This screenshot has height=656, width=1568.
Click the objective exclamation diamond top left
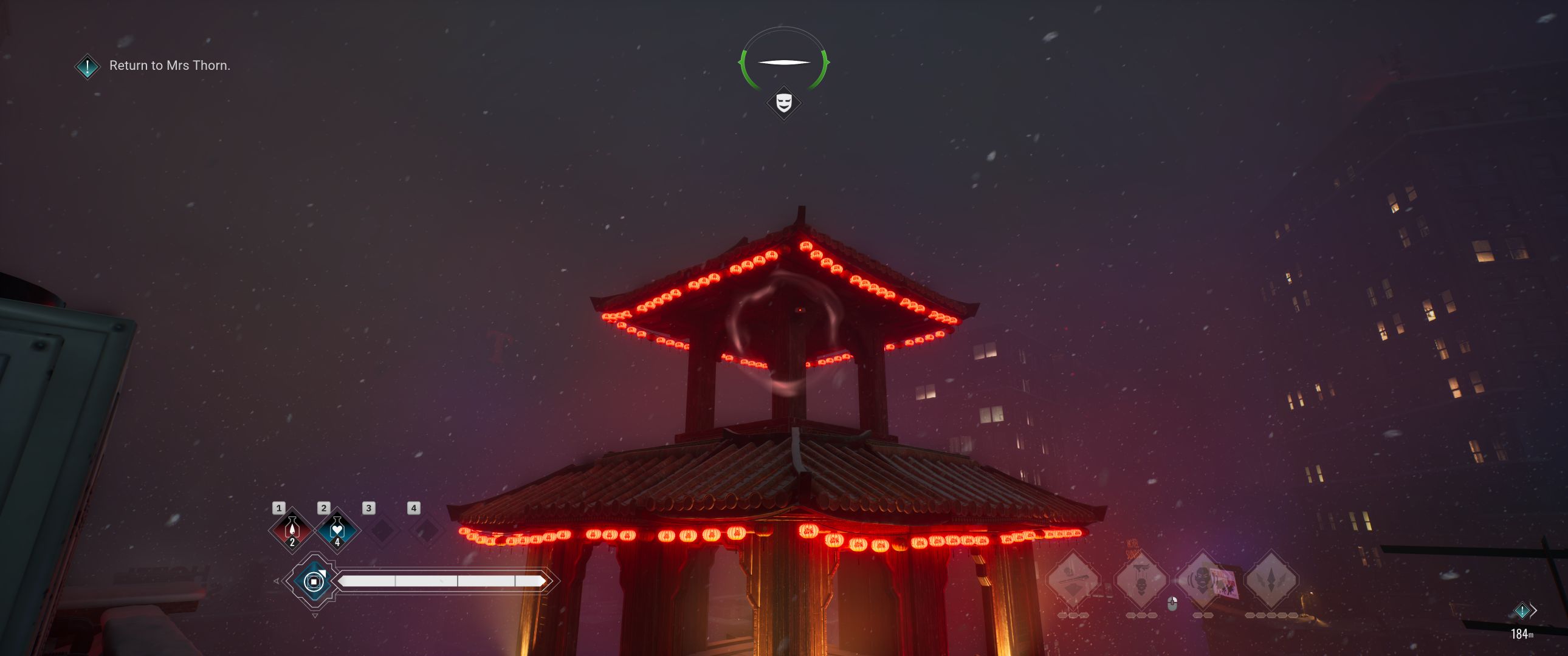86,67
